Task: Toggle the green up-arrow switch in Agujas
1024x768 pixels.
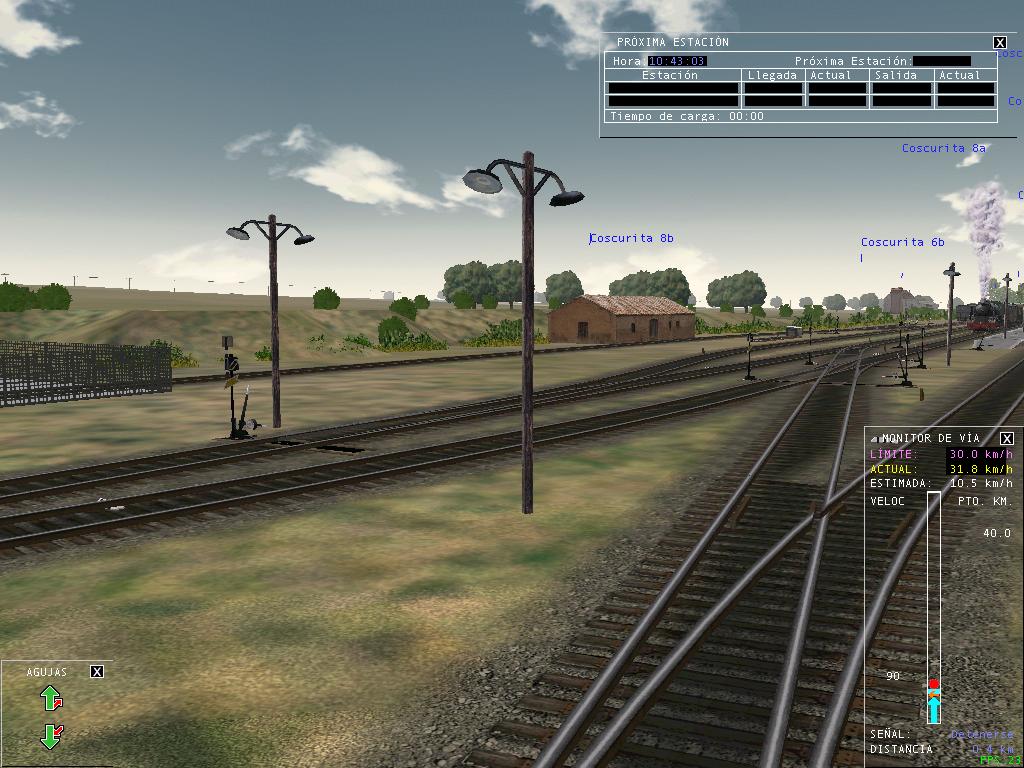Action: click(x=51, y=698)
